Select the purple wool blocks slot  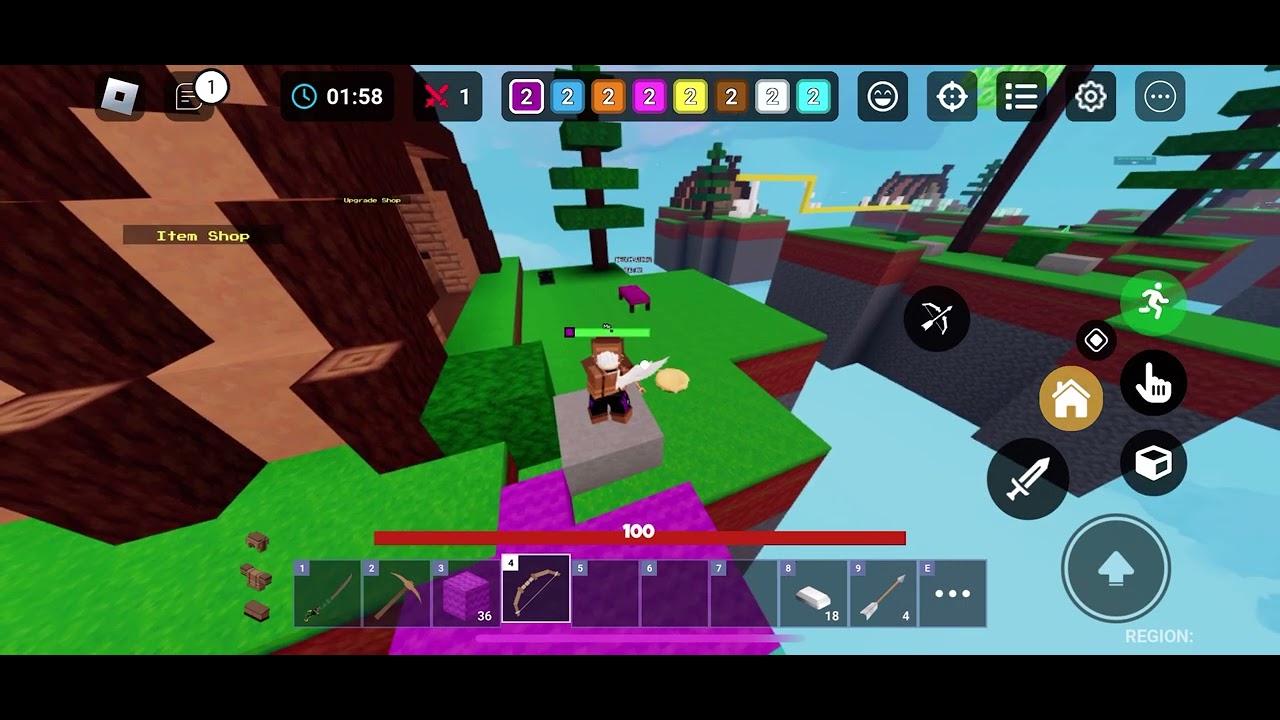coord(466,594)
